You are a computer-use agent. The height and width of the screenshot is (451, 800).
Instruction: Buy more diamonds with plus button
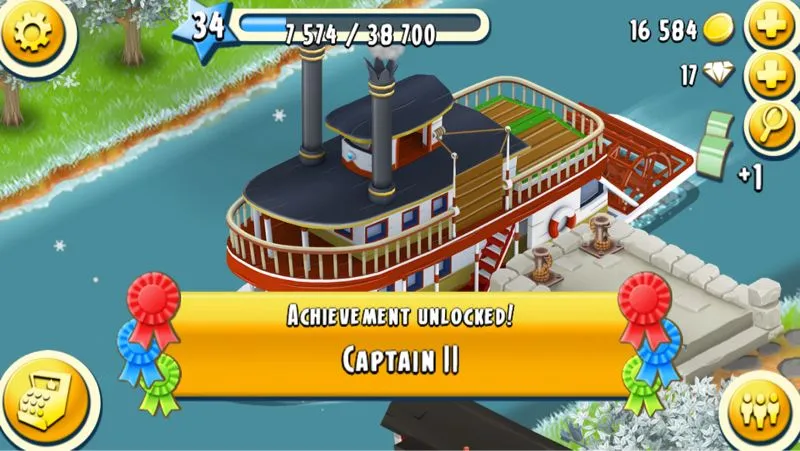coord(771,76)
